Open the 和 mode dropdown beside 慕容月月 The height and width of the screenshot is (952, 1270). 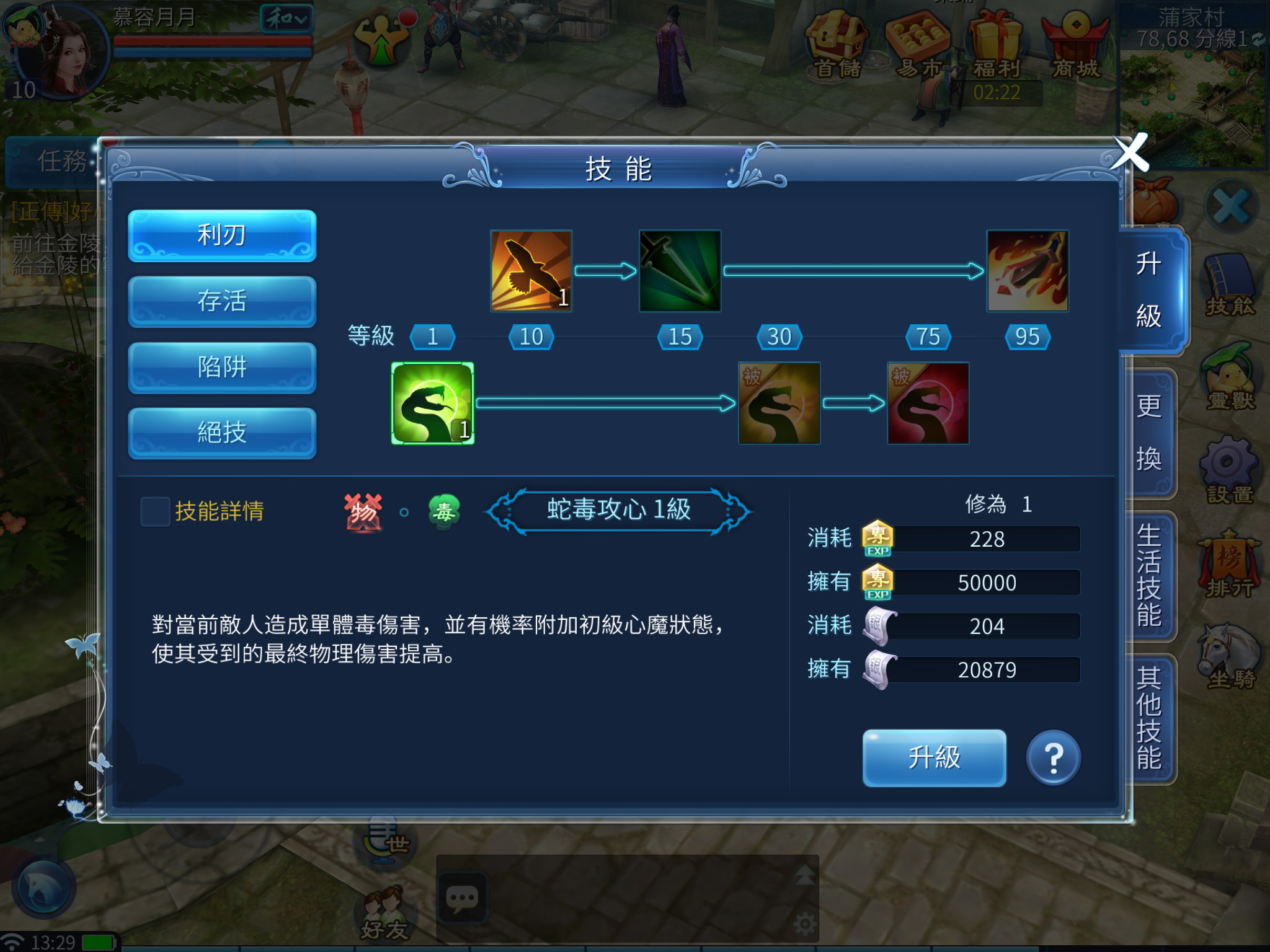click(288, 19)
